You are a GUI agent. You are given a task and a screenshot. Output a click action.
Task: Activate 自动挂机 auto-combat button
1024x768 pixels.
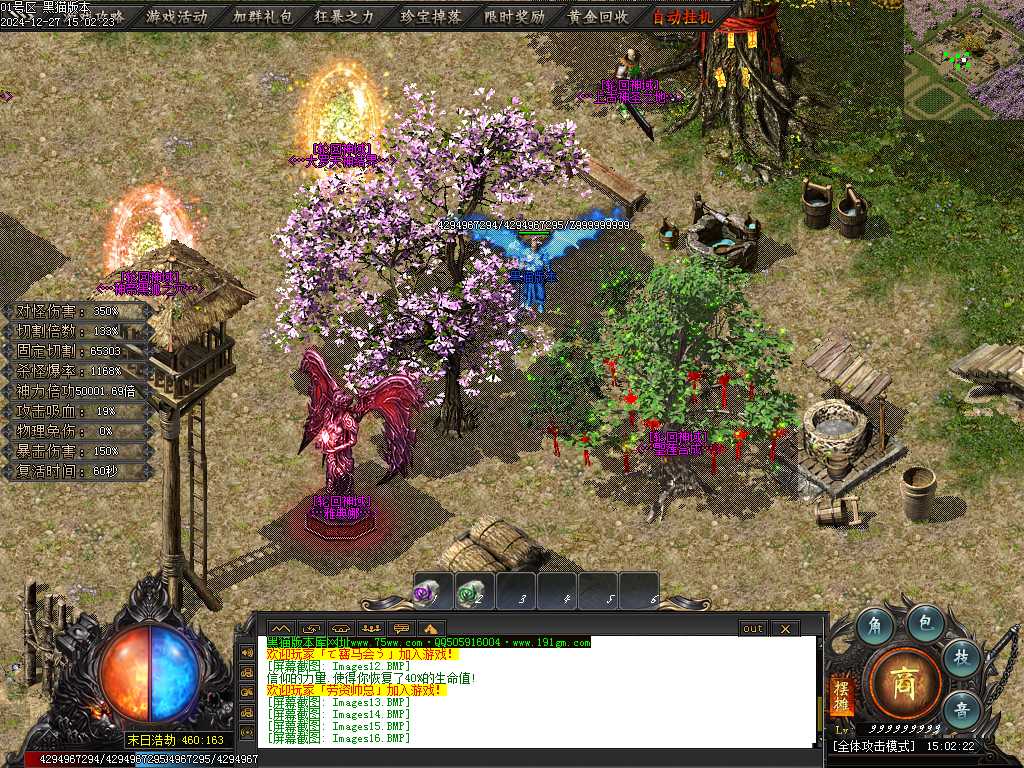click(683, 16)
